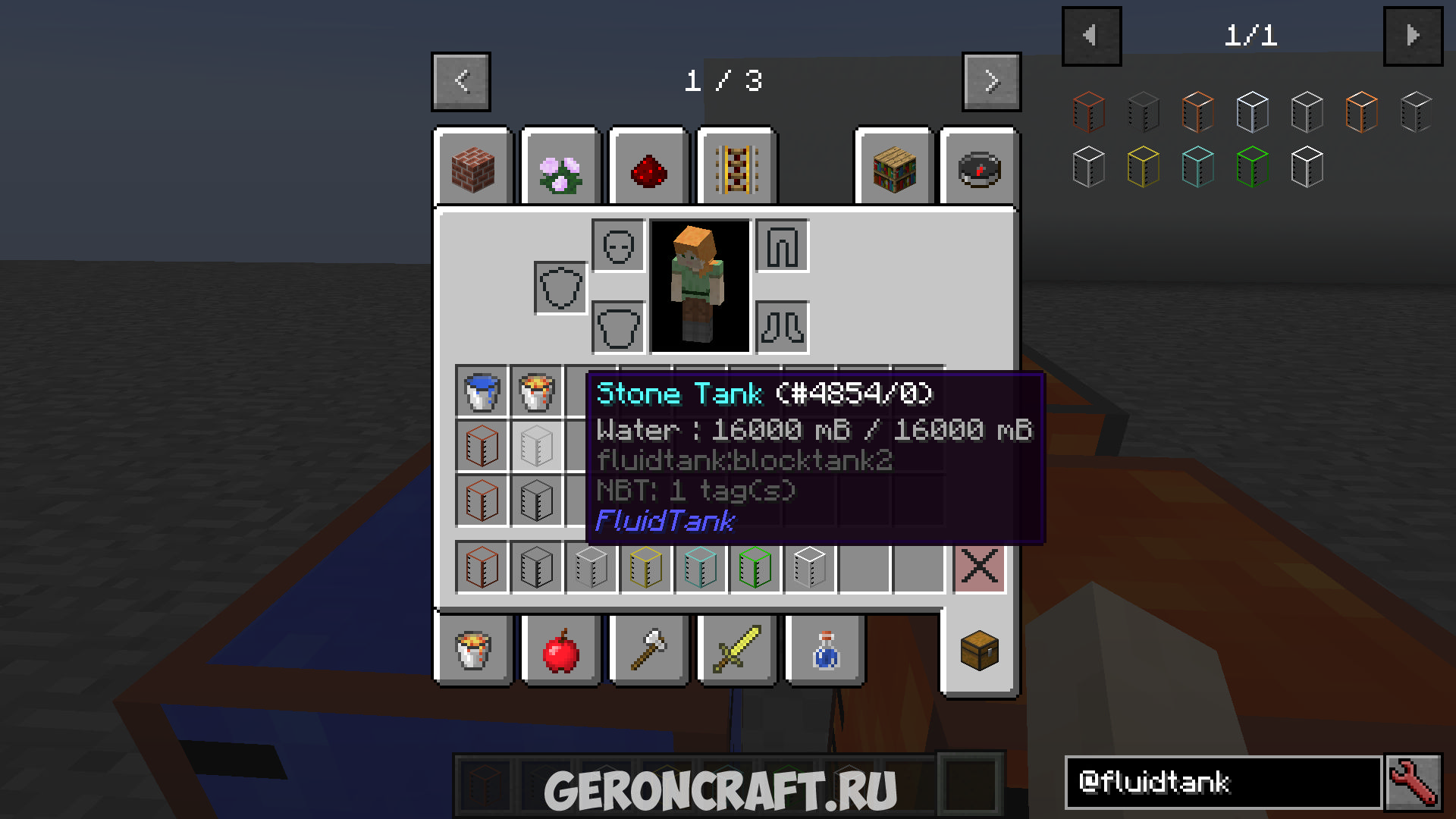
Task: Pick up the water bucket from inventory
Action: 482,391
